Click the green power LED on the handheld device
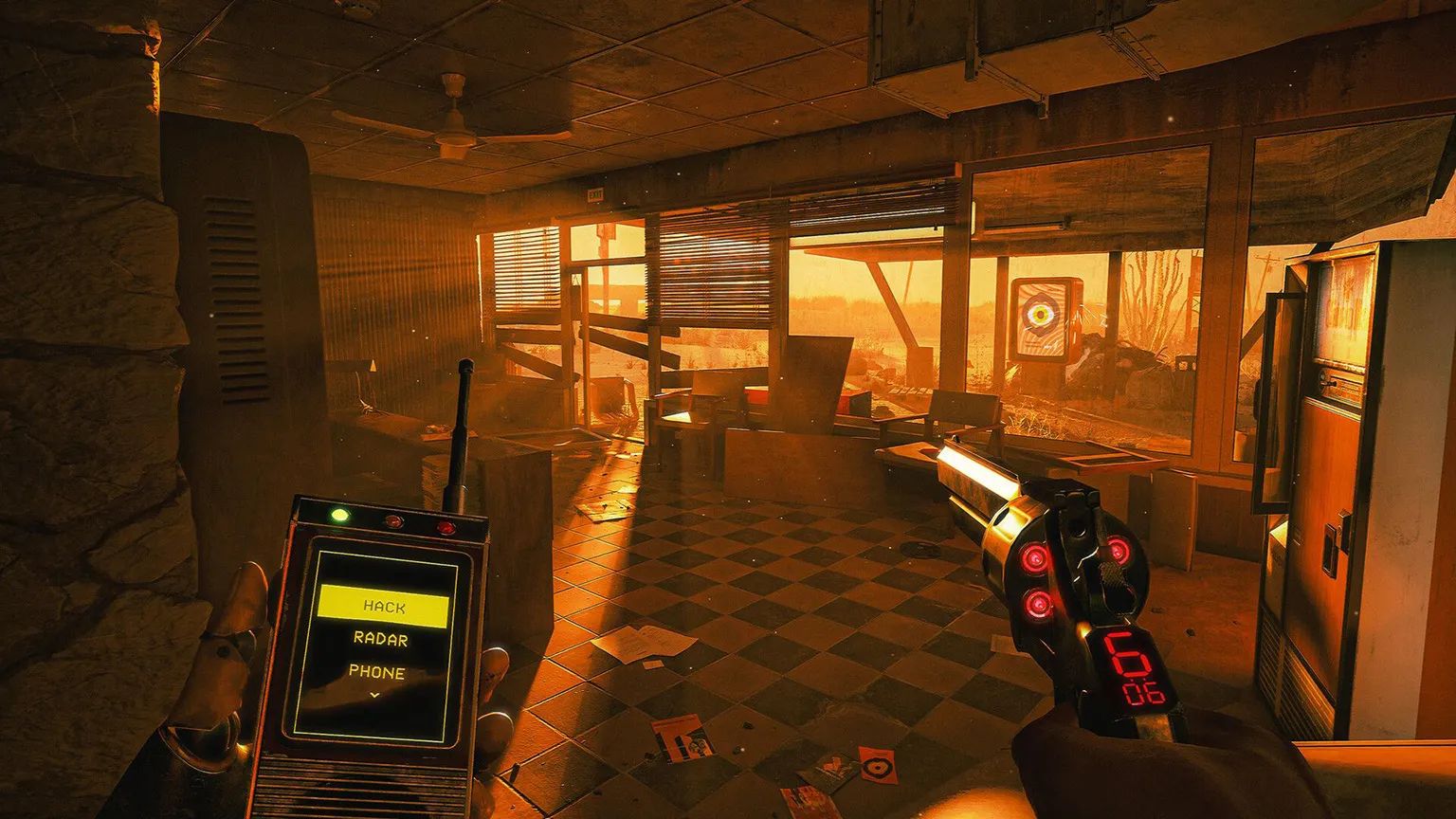 coord(339,515)
